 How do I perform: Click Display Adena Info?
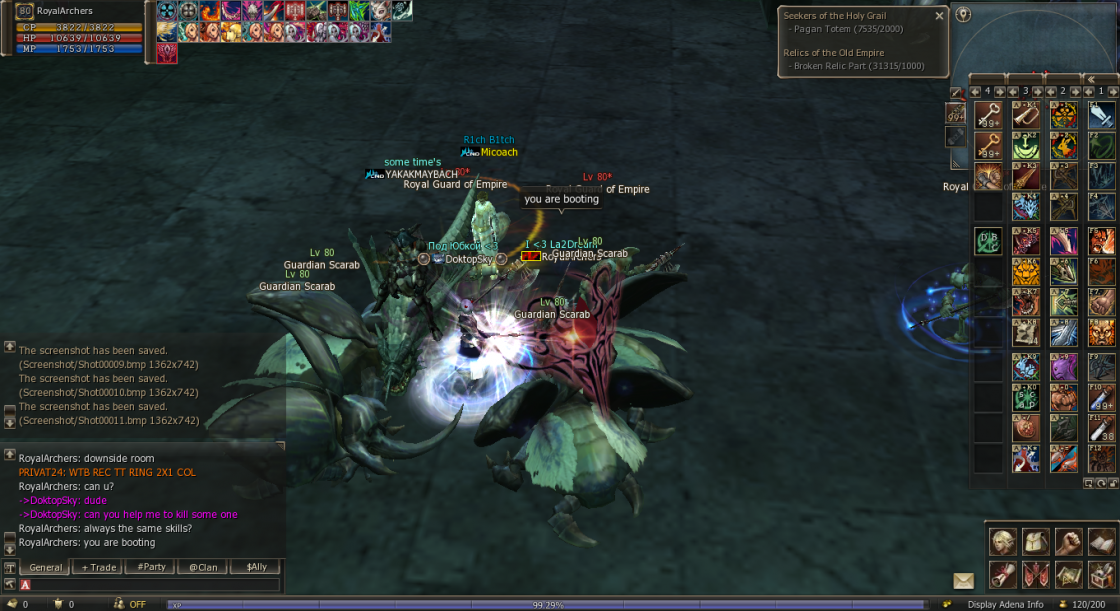(1006, 604)
